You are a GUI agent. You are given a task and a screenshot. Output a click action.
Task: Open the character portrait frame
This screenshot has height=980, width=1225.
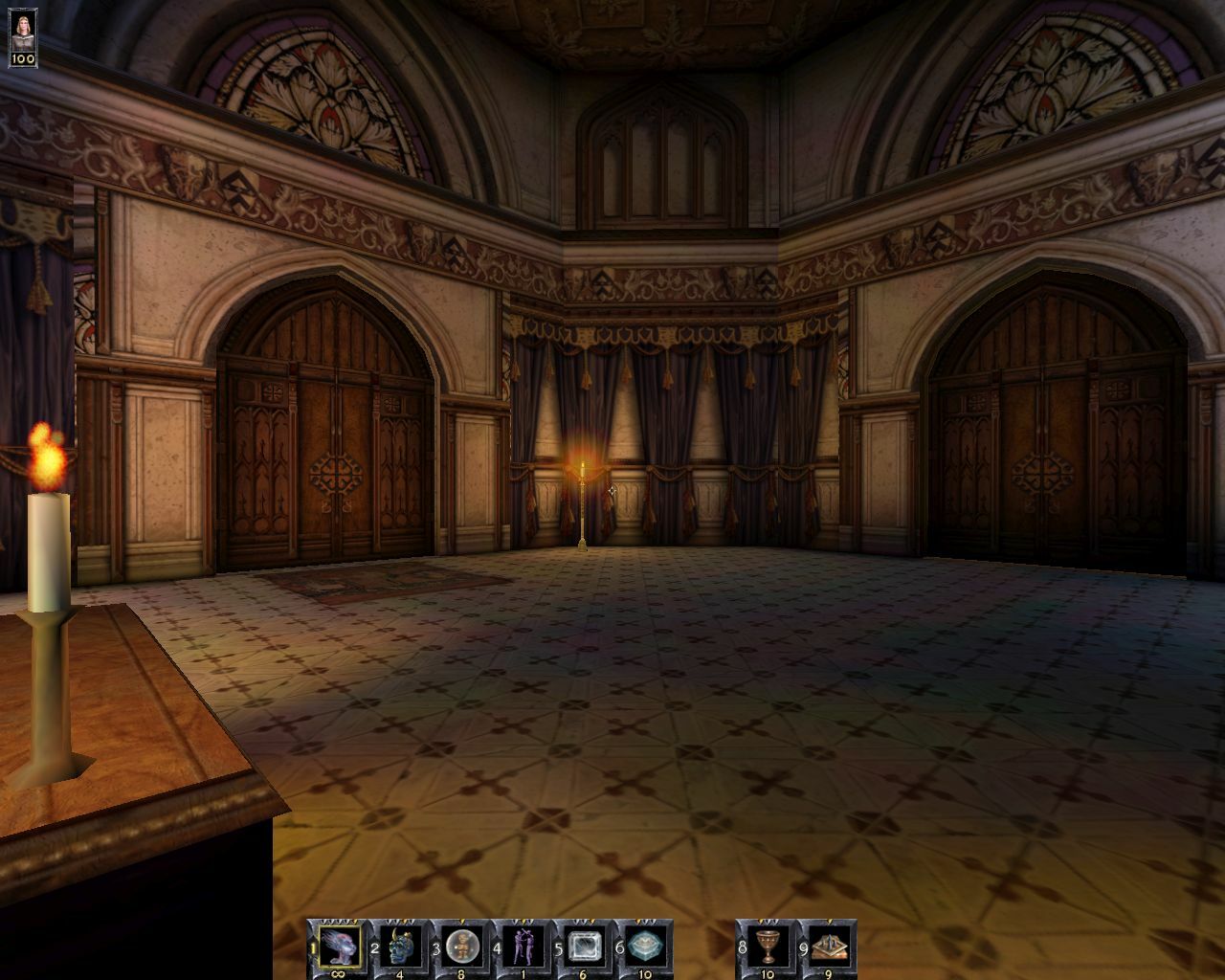(x=21, y=25)
